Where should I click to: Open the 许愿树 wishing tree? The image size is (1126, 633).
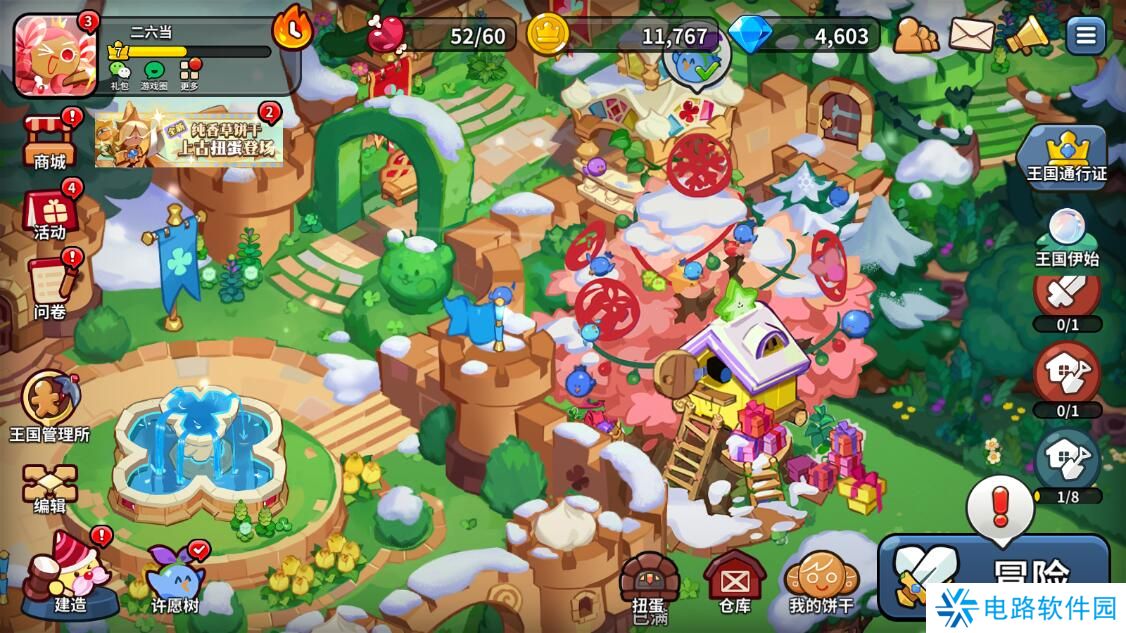click(175, 578)
